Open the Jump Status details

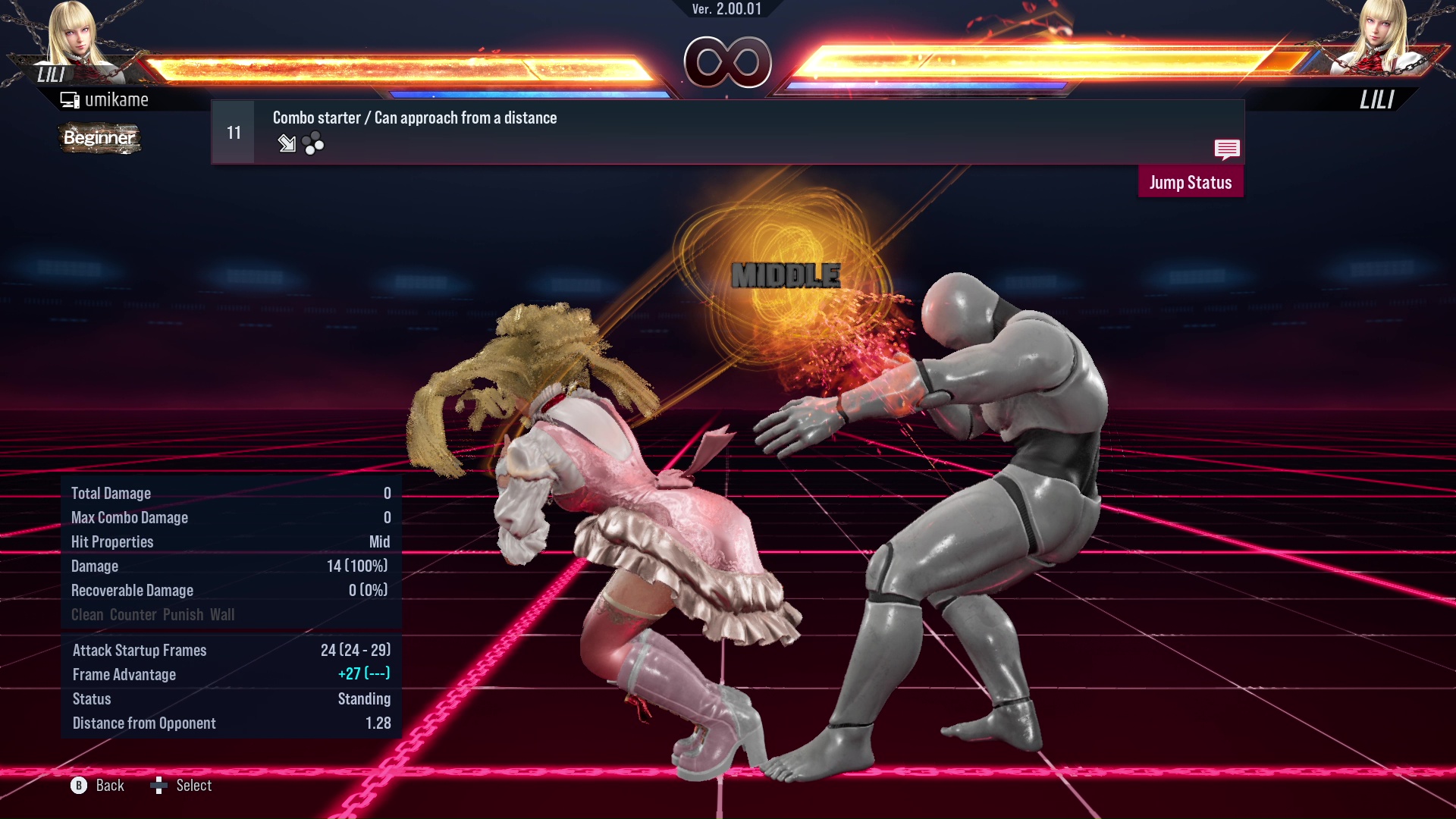coord(1191,182)
